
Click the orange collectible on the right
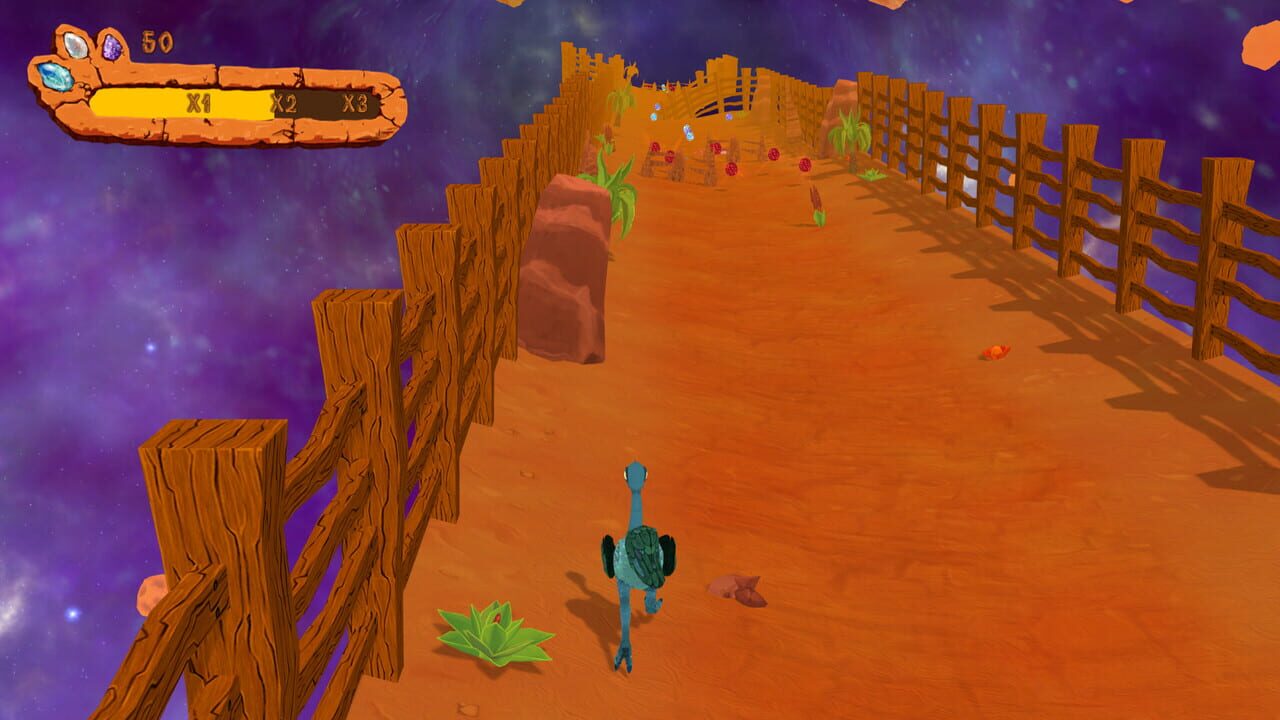pos(995,352)
